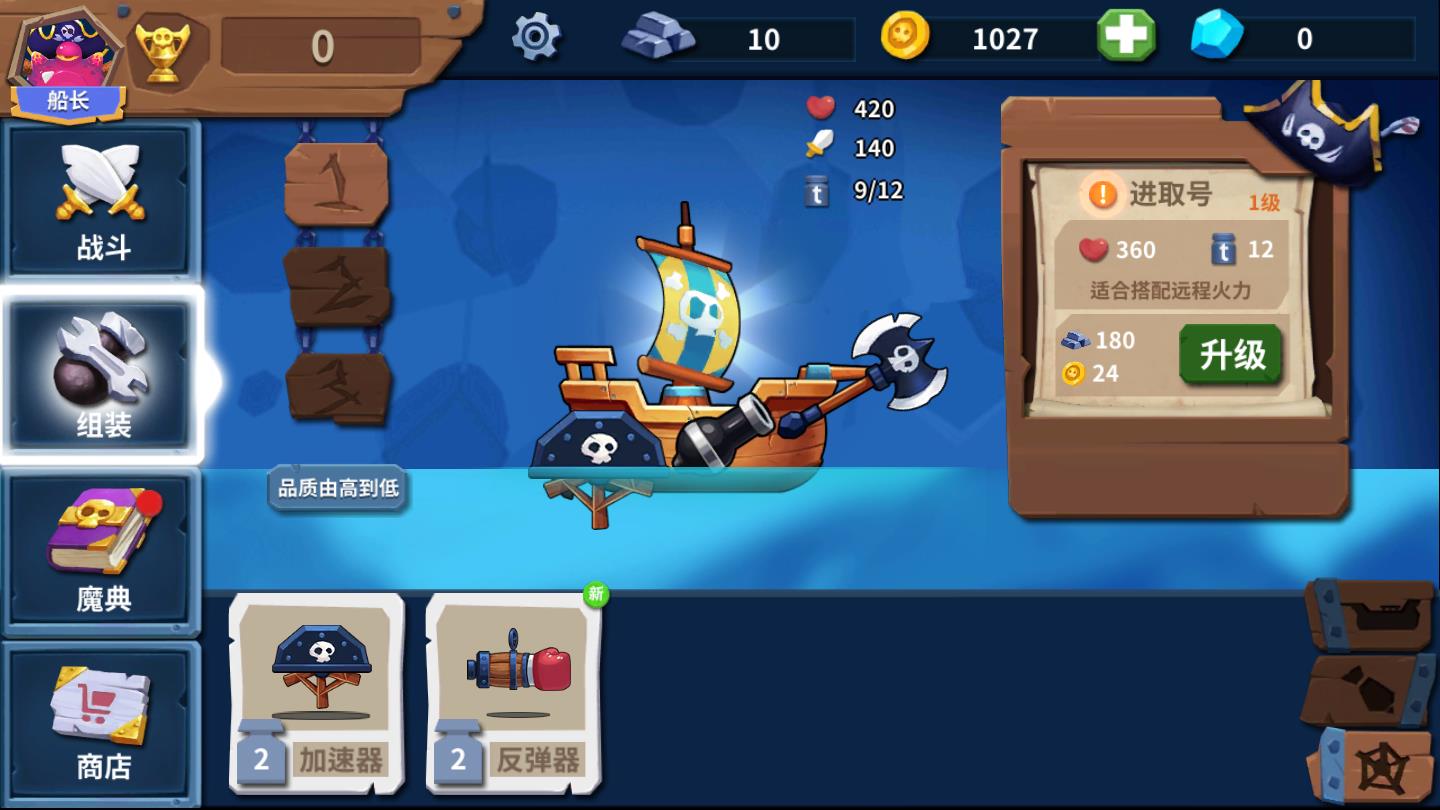1440x810 pixels.
Task: Click the gold trophy icon
Action: pos(163,48)
